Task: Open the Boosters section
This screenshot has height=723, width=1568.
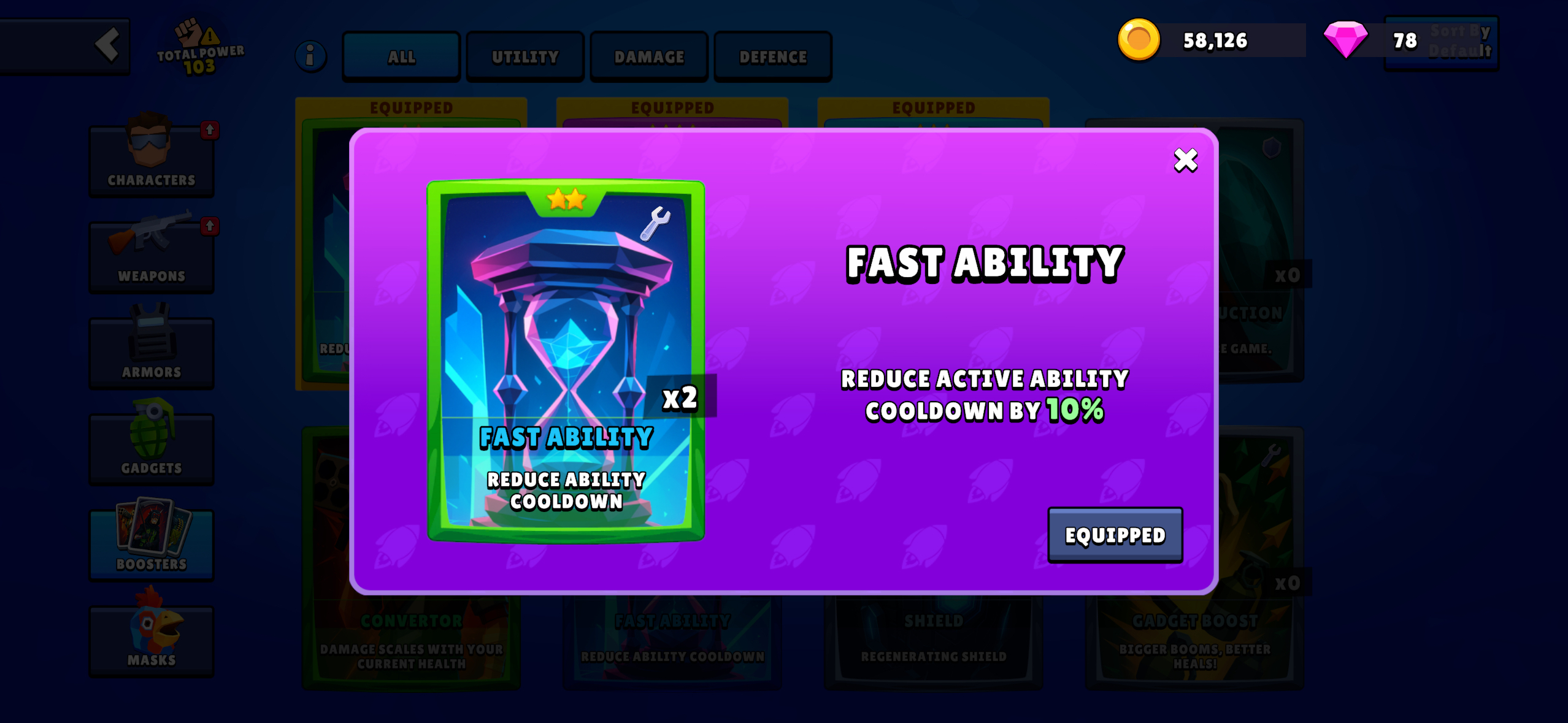Action: [x=152, y=544]
